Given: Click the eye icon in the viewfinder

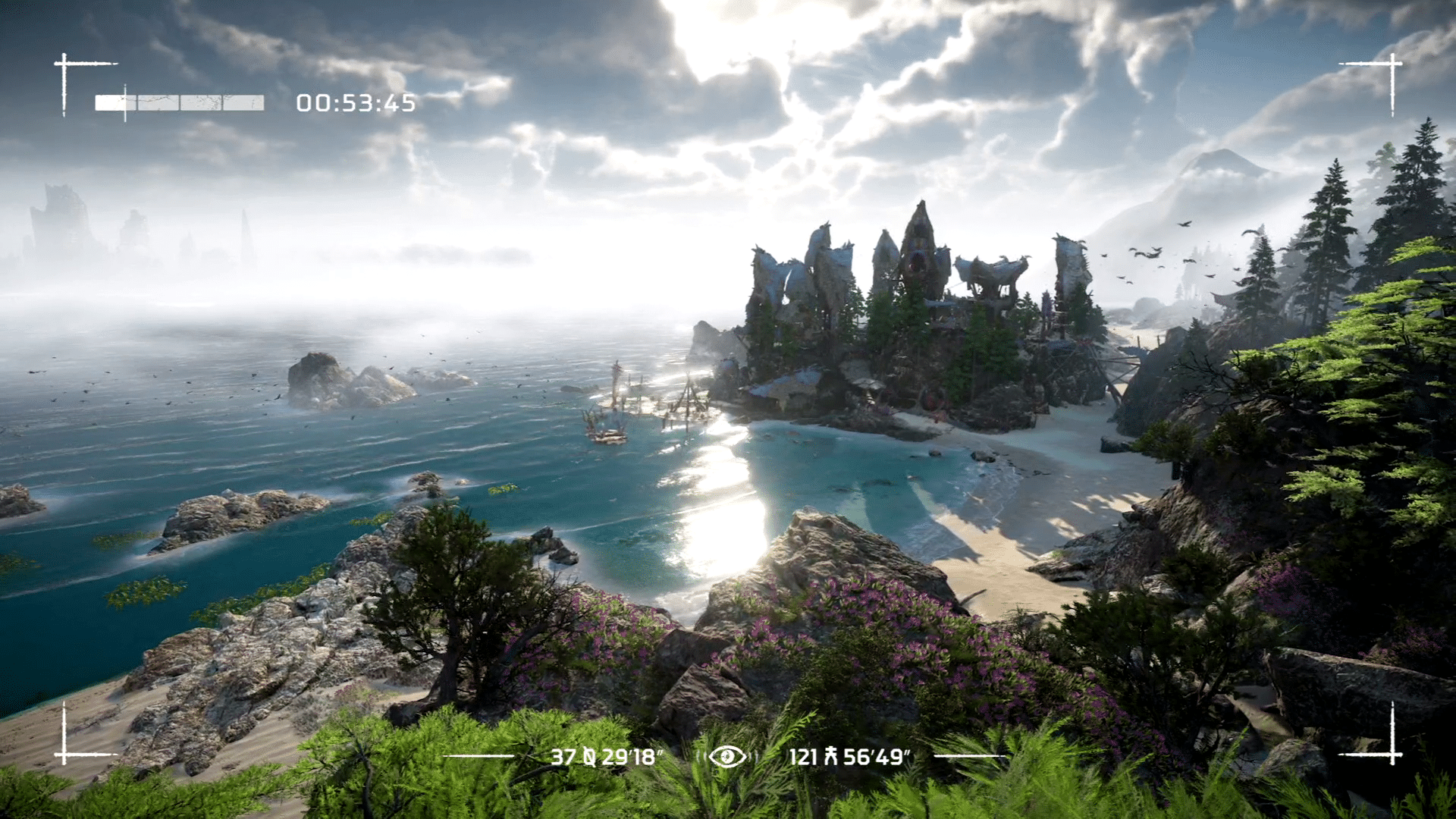Looking at the screenshot, I should tap(726, 756).
